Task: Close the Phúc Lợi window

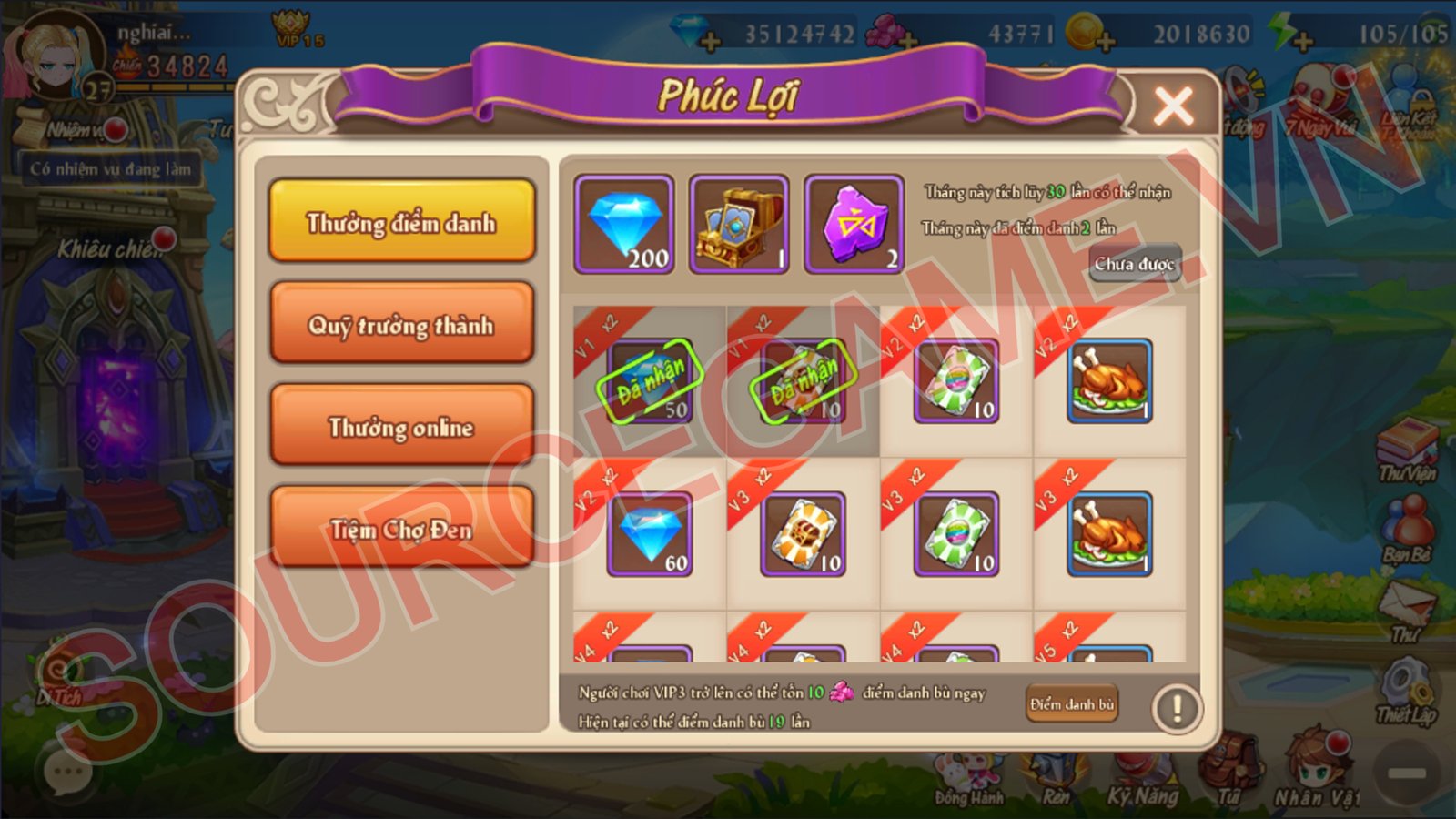Action: click(x=1173, y=106)
